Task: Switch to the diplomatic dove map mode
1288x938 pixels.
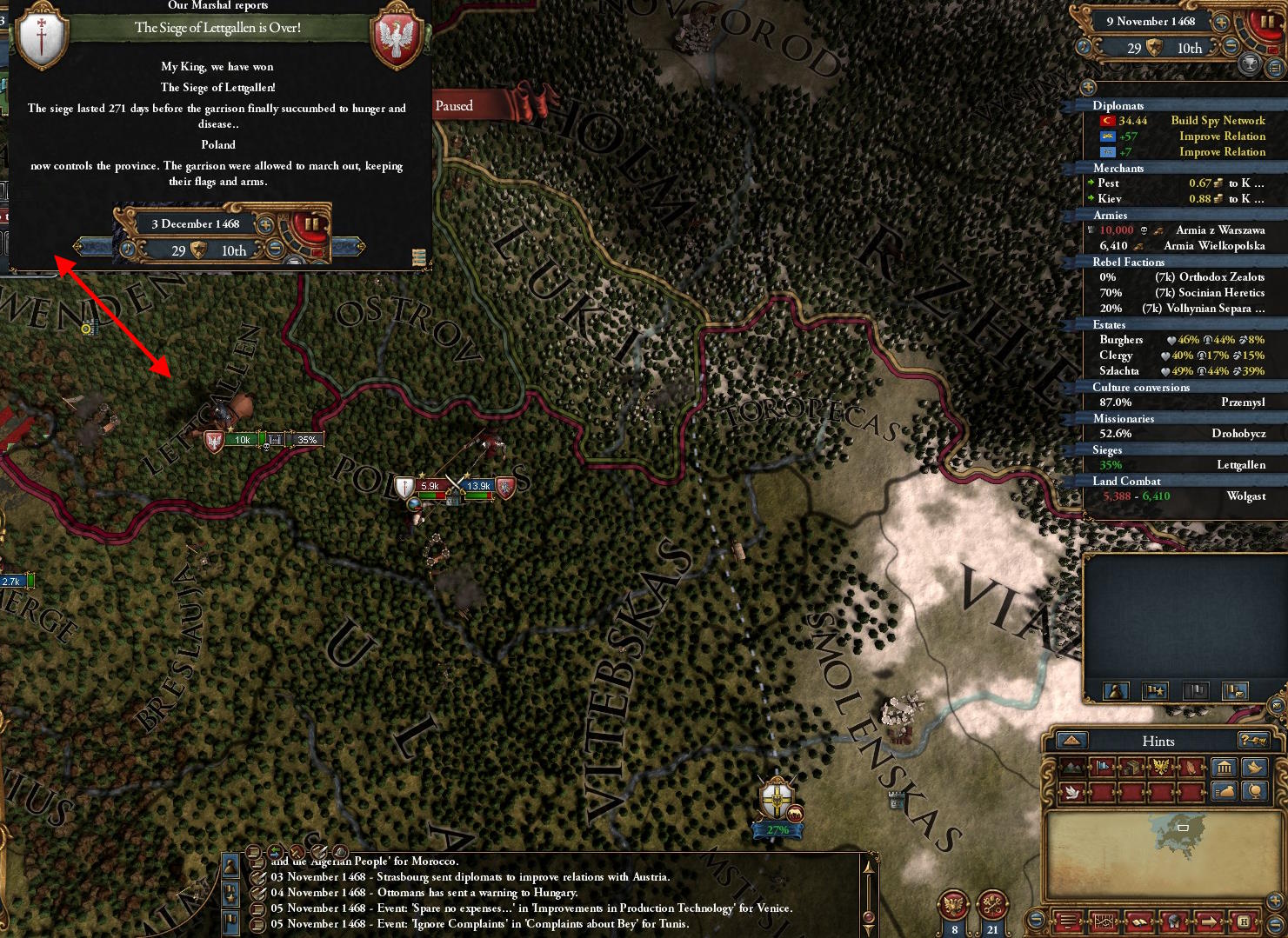Action: [1071, 792]
